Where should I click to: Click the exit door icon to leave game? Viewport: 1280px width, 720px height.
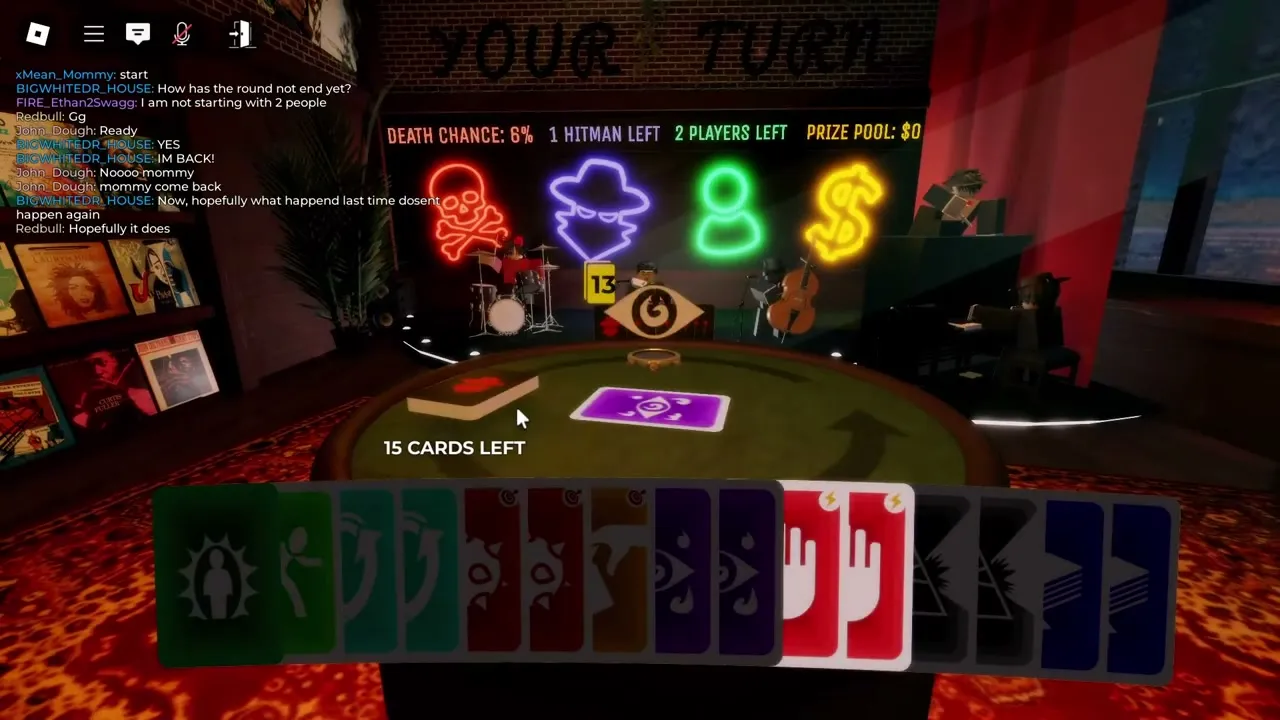coord(240,34)
